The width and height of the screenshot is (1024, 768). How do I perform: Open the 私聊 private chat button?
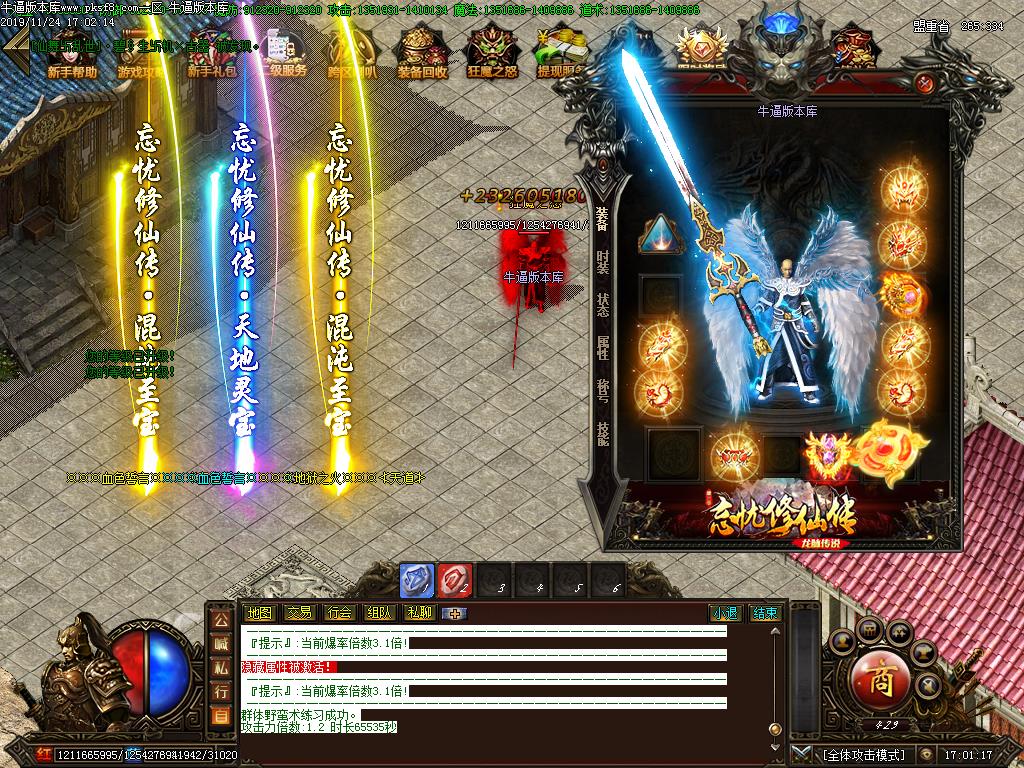pos(419,613)
